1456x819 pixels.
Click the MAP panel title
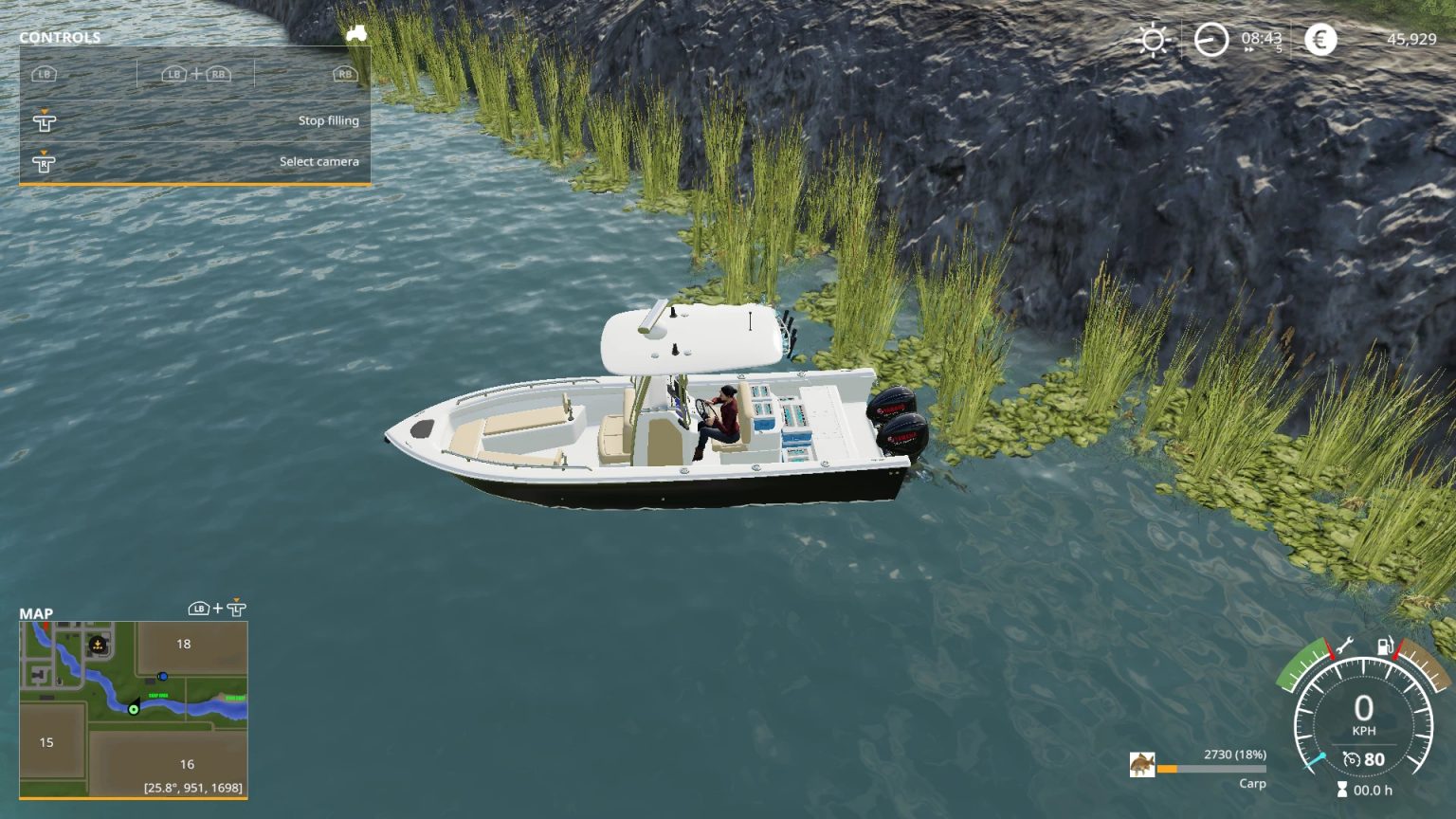(x=37, y=613)
